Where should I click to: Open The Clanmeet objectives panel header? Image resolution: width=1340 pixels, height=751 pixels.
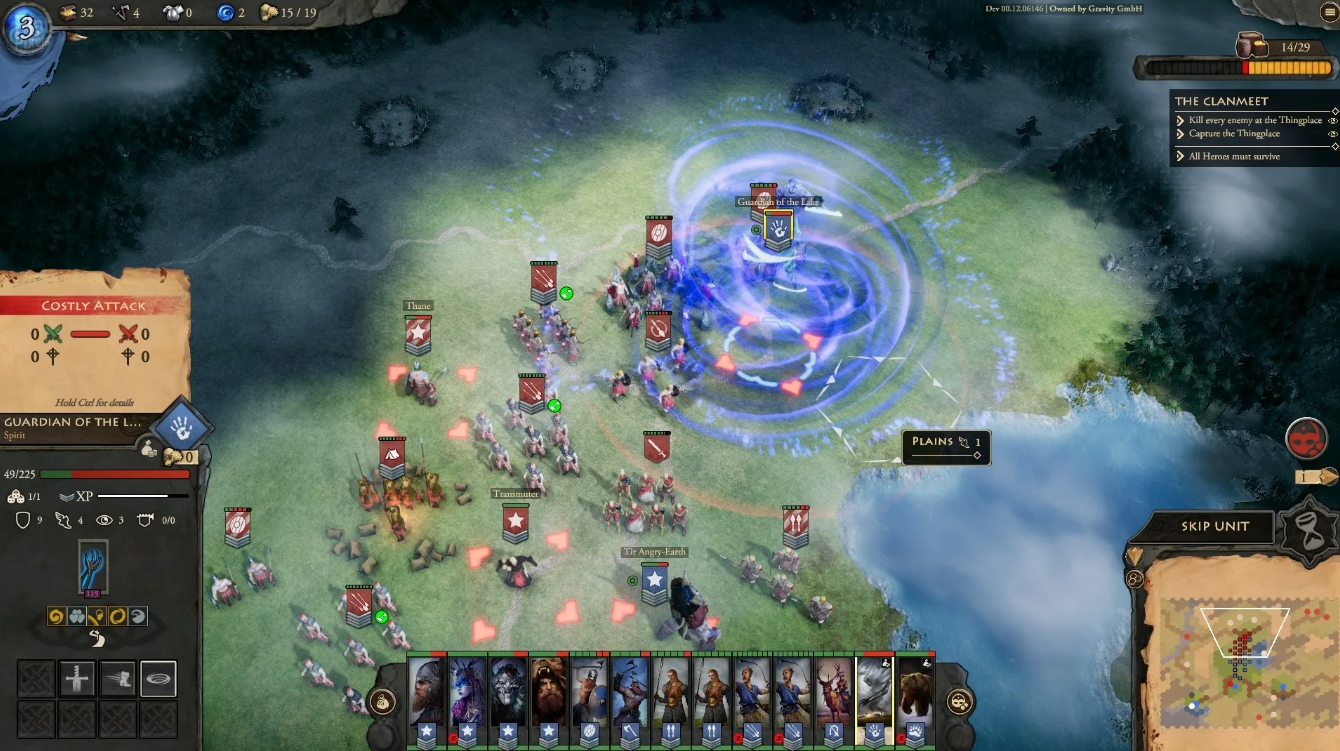point(1224,101)
